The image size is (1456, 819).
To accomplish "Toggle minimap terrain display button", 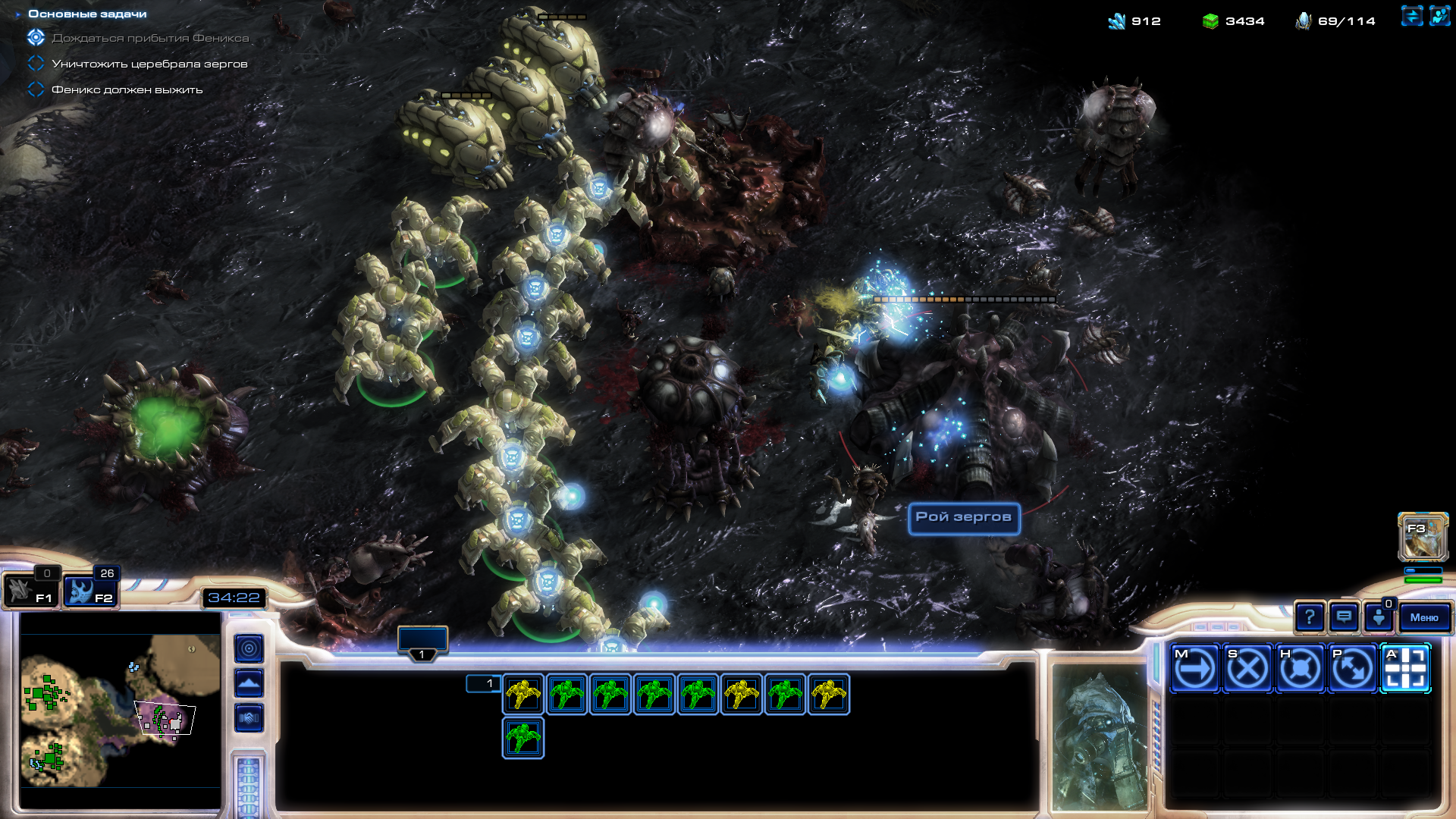I will pyautogui.click(x=249, y=683).
